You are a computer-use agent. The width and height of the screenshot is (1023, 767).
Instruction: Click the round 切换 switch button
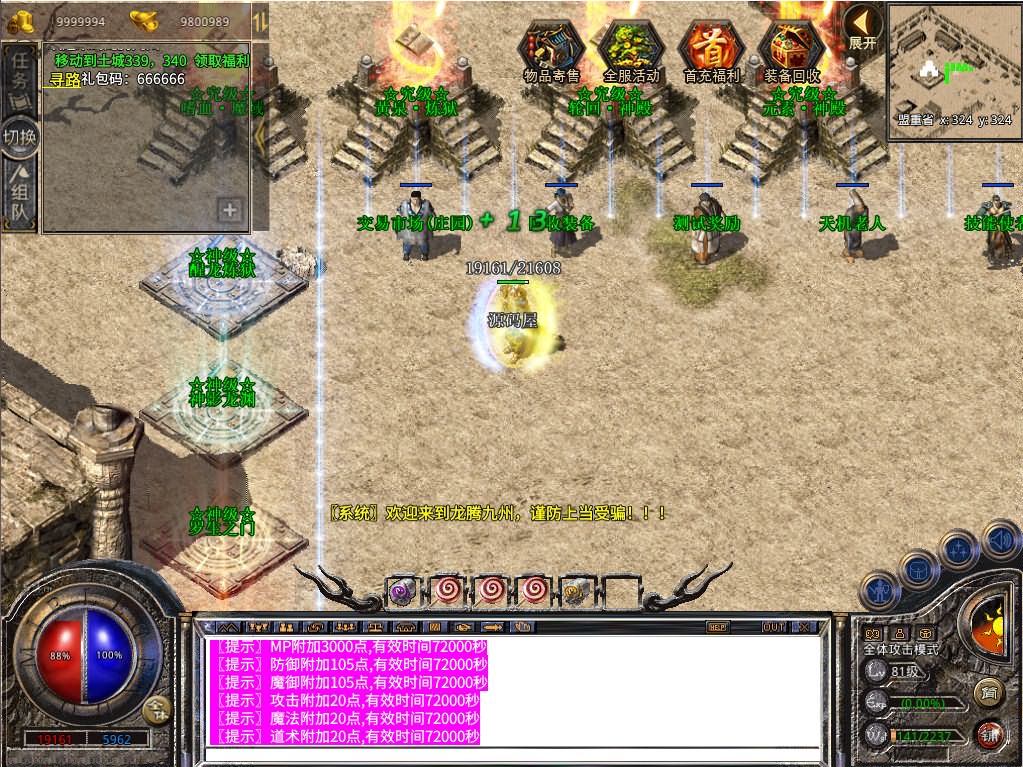[20, 136]
